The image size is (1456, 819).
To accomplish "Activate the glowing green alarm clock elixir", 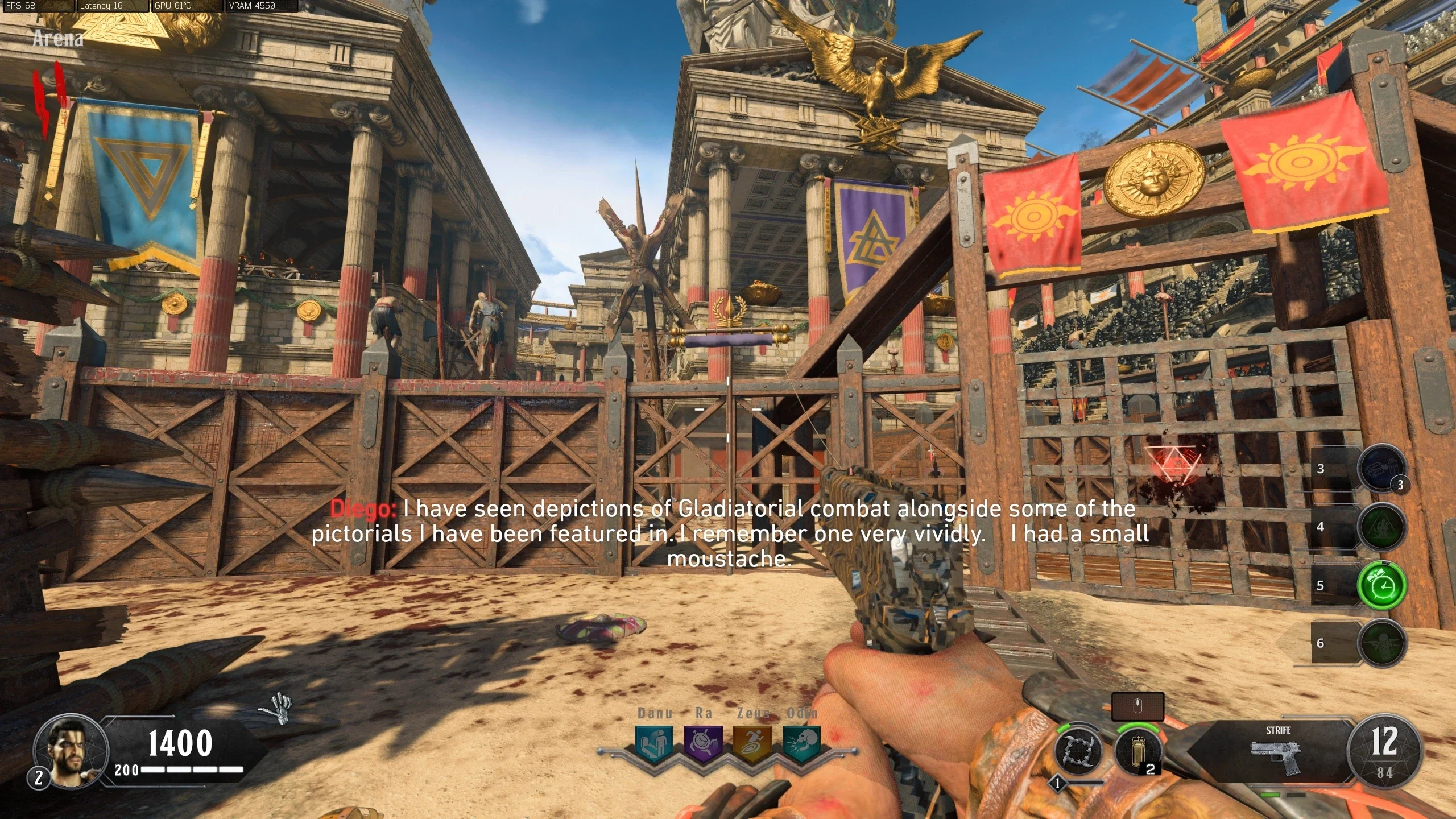I will coord(1381,585).
